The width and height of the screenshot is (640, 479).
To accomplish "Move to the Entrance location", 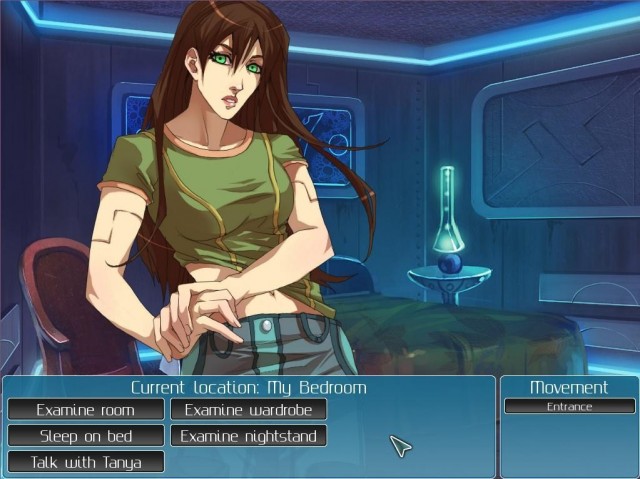I will click(x=569, y=406).
